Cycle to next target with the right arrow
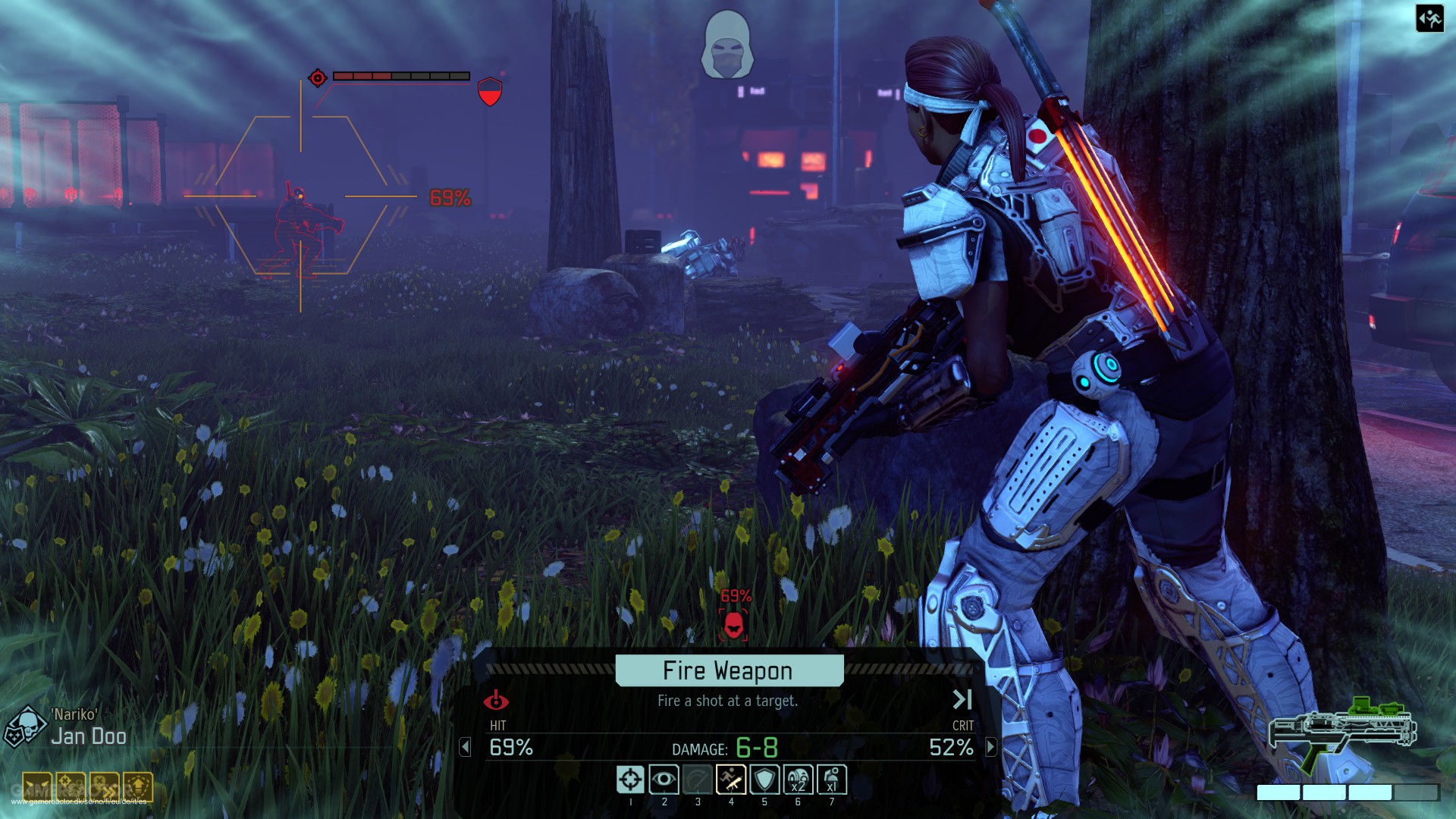Image resolution: width=1456 pixels, height=819 pixels. (x=990, y=748)
